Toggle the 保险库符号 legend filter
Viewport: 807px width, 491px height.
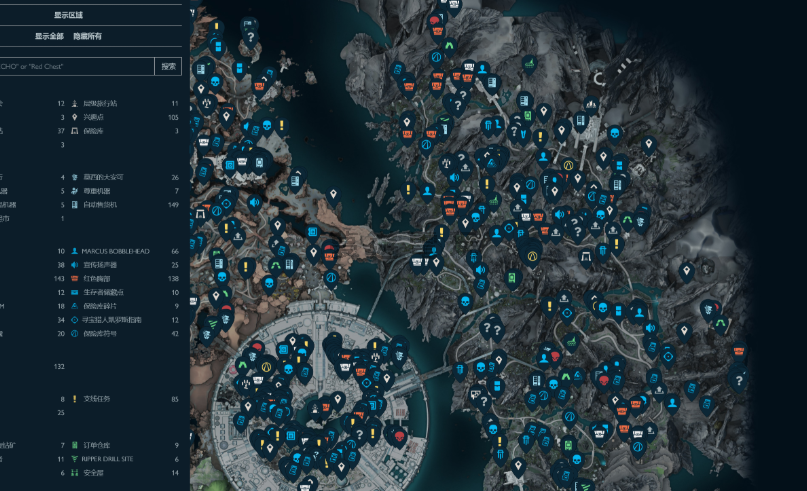click(100, 333)
